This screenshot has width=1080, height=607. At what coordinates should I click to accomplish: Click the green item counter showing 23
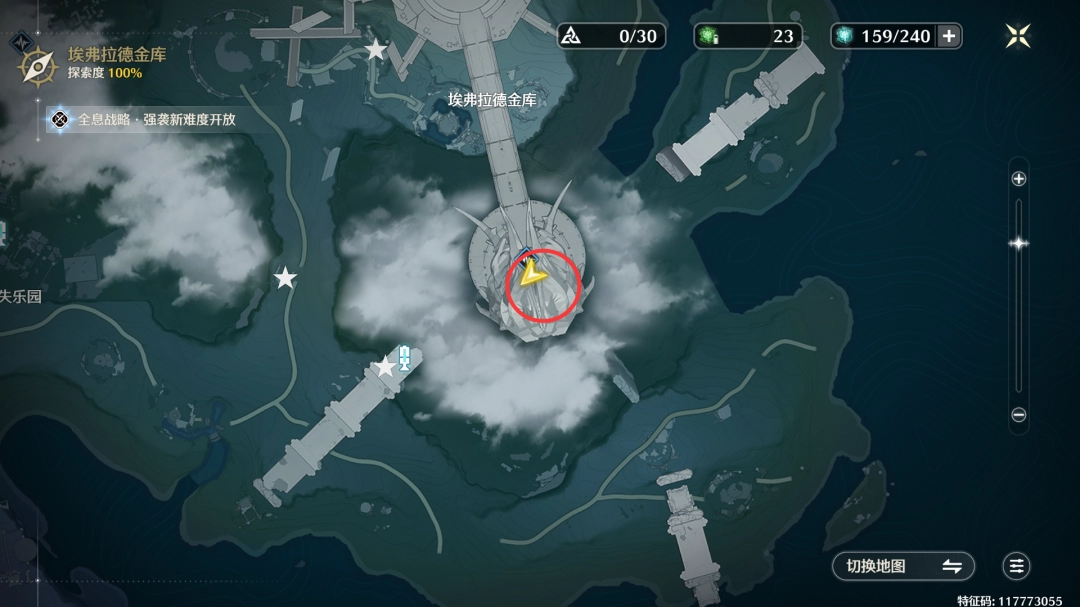(x=750, y=36)
